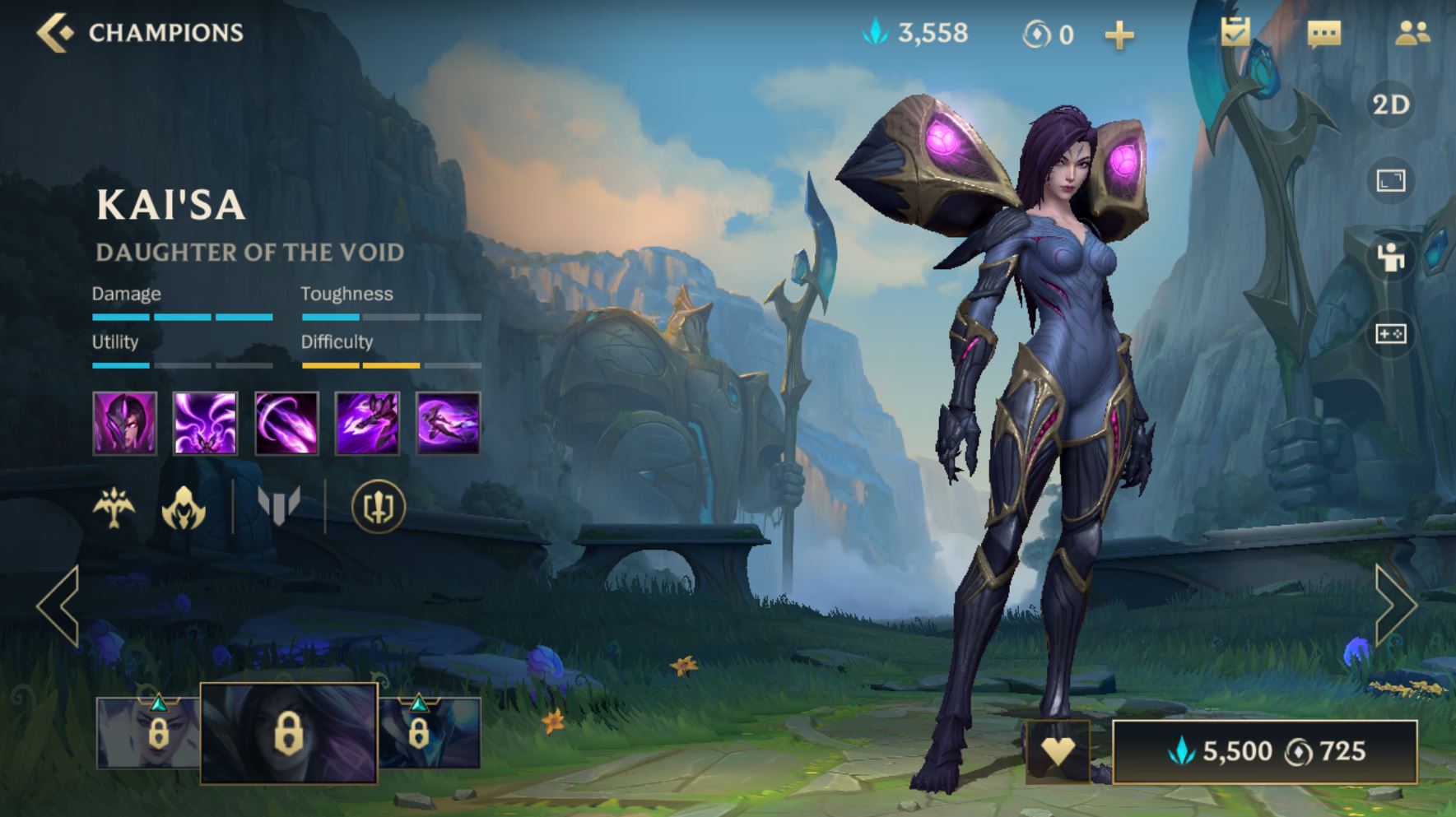Show the next champion with right arrow
Image resolution: width=1456 pixels, height=817 pixels.
click(1395, 606)
